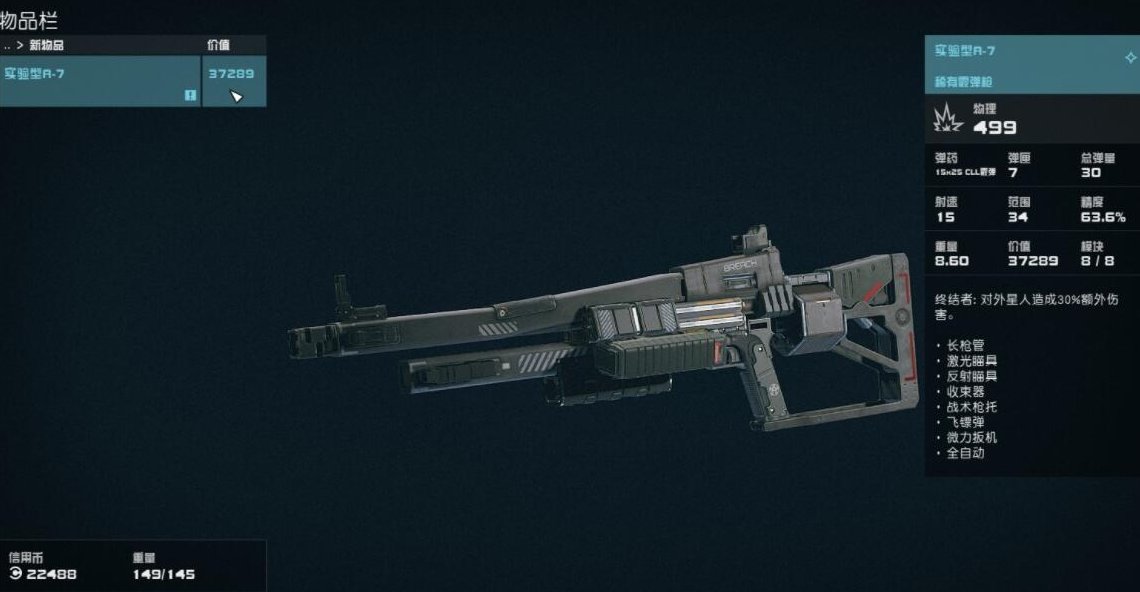Image resolution: width=1140 pixels, height=592 pixels.
Task: Sort the list by the 价值 column header
Action: 219,45
